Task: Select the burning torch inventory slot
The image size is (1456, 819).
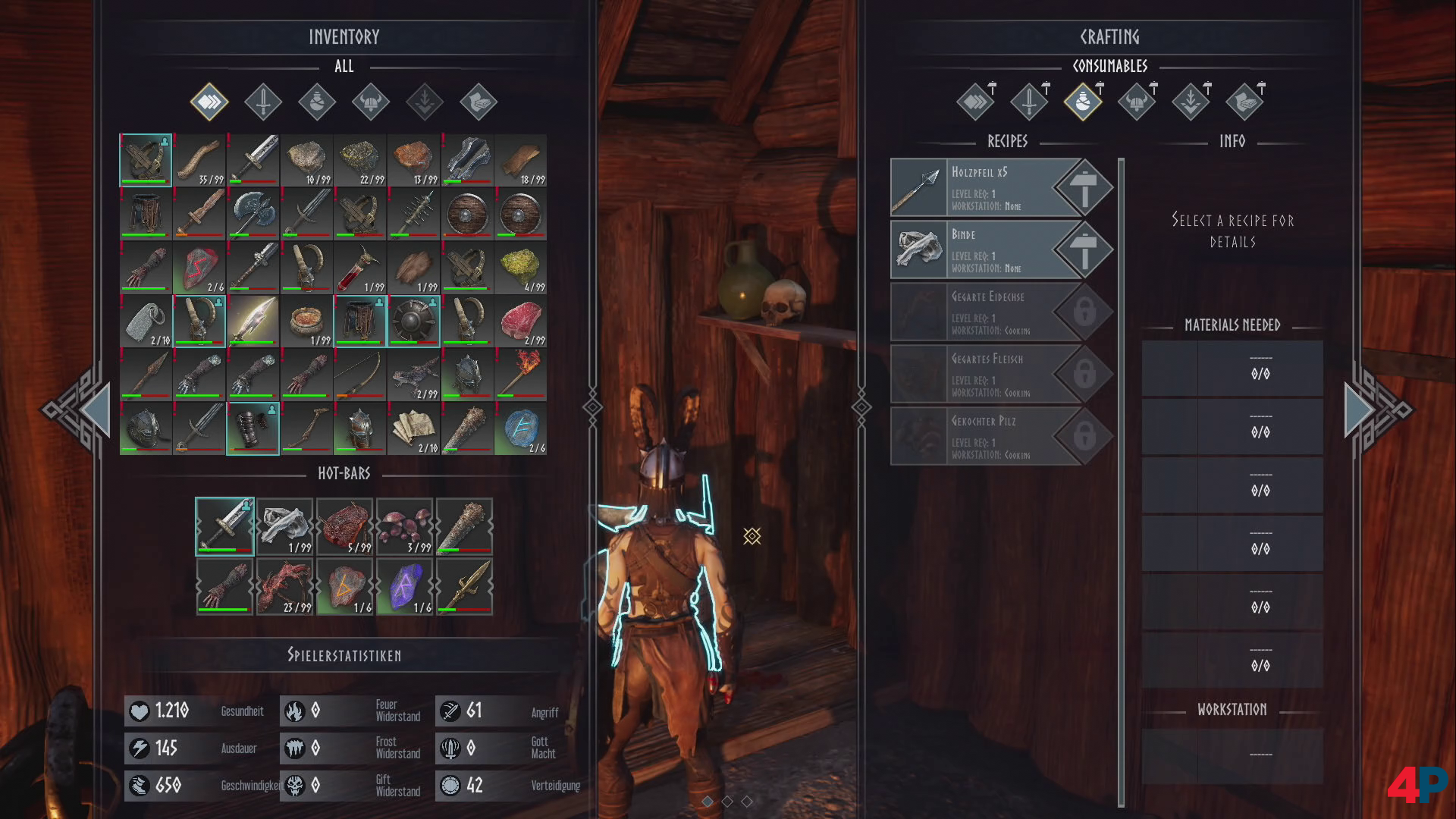Action: 520,375
